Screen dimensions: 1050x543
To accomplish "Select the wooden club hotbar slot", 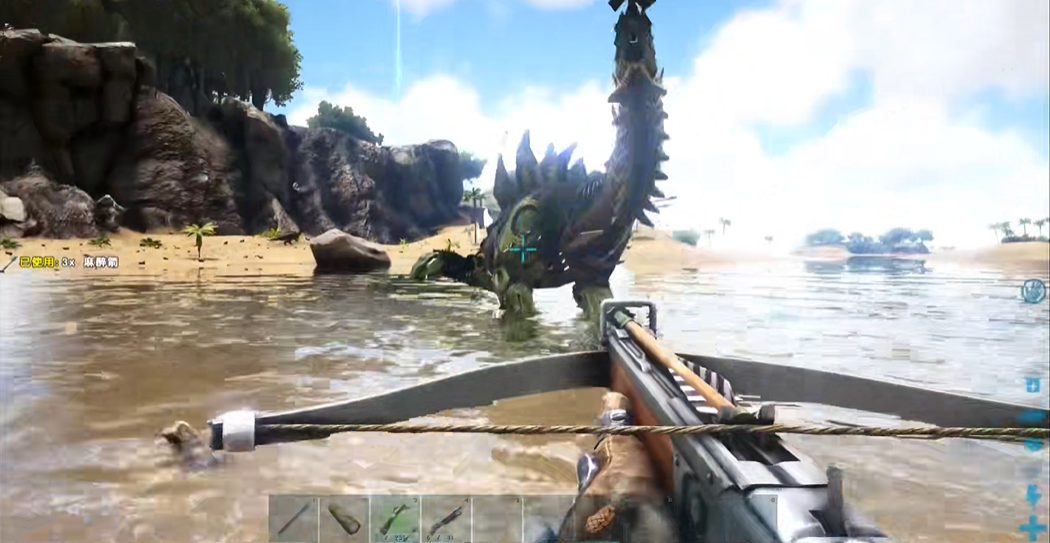I will pos(344,519).
